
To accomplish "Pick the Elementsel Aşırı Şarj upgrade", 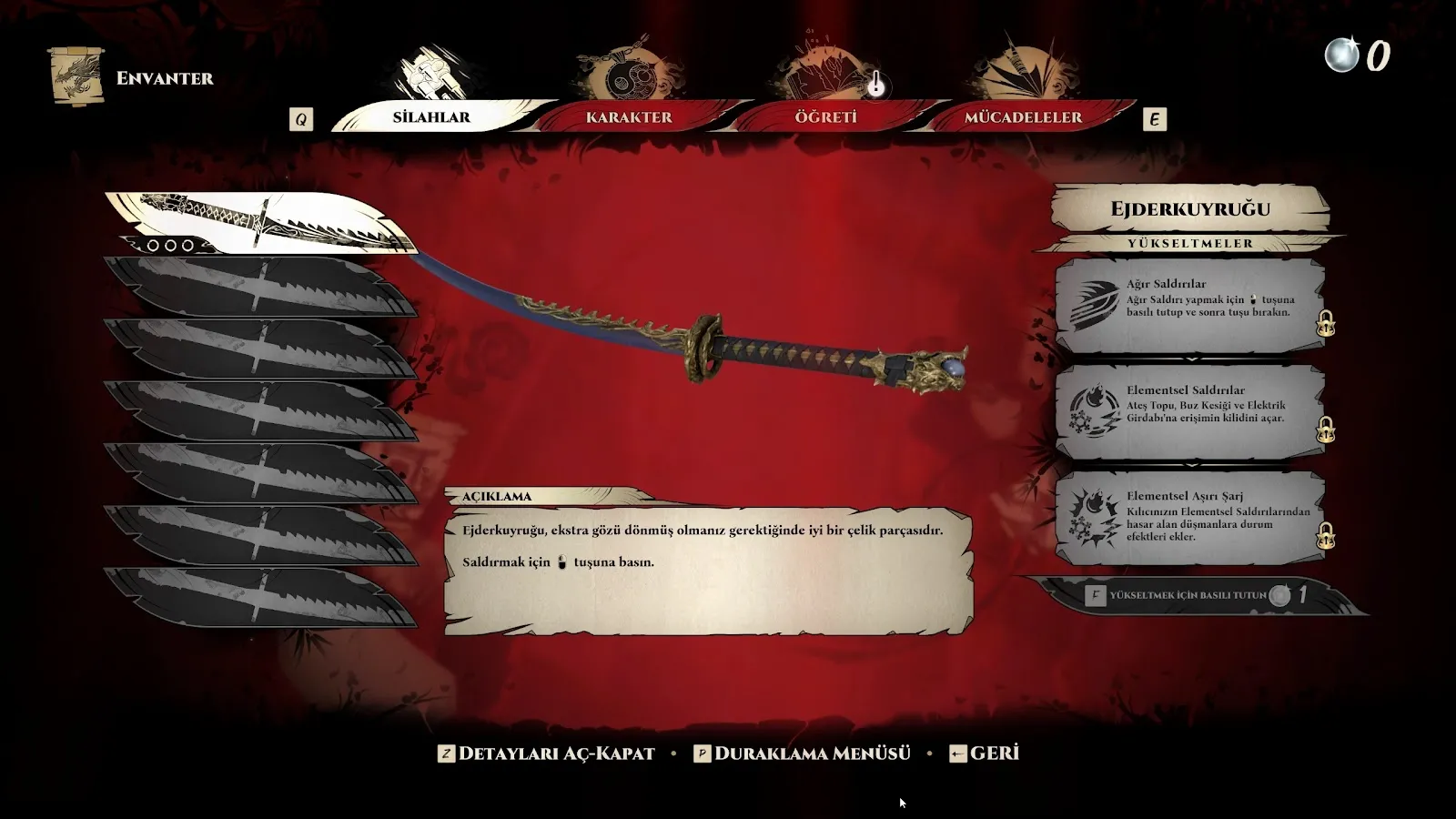I will (1189, 517).
